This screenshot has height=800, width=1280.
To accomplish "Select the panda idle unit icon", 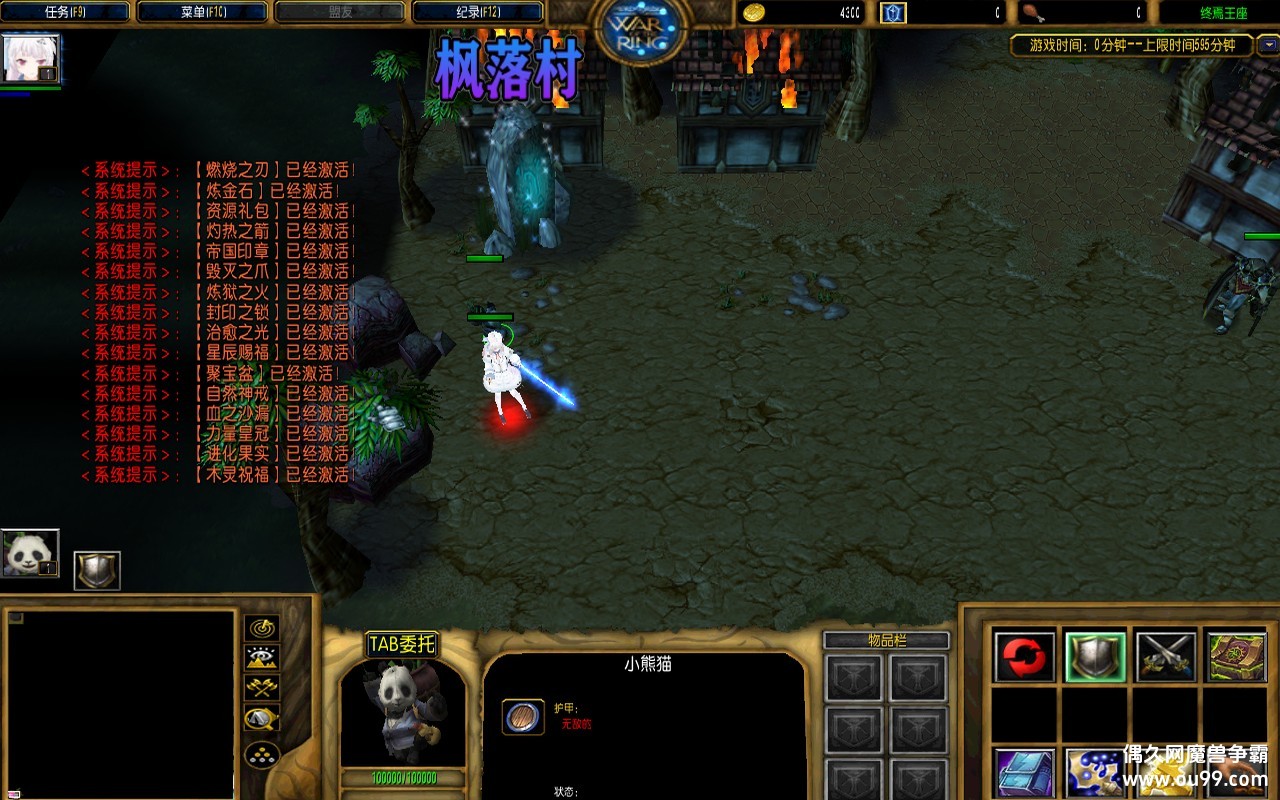I will click(x=30, y=553).
